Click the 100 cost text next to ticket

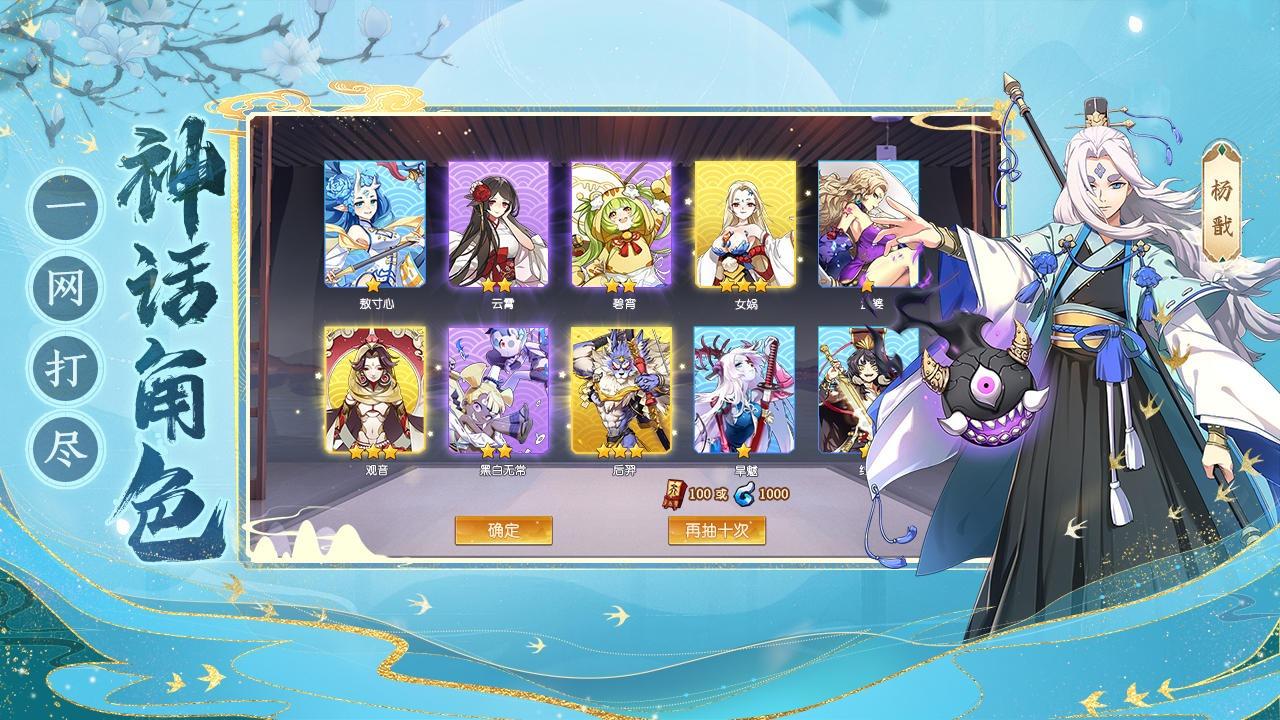tap(700, 494)
